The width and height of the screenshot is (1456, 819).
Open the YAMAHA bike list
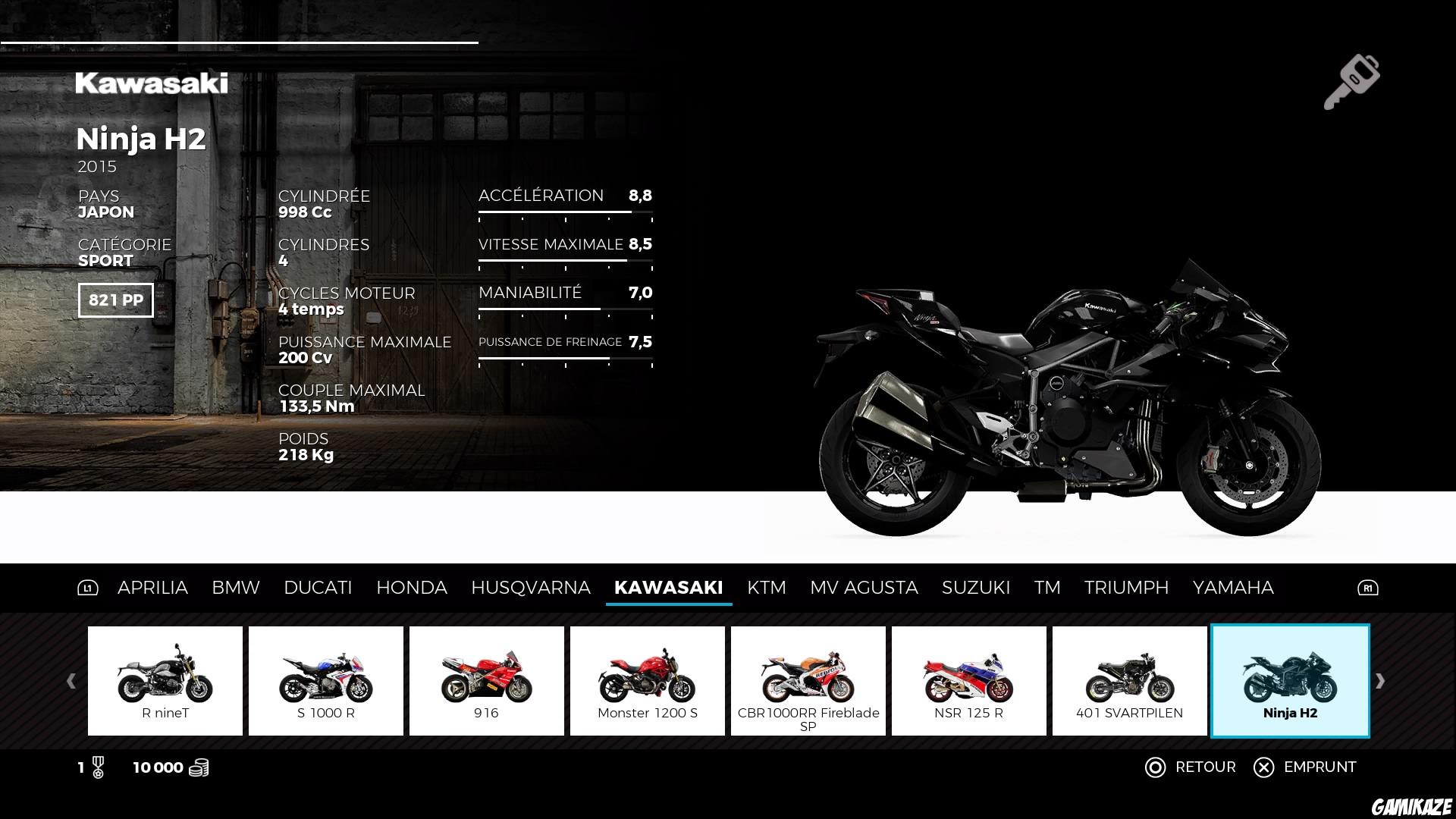1233,587
